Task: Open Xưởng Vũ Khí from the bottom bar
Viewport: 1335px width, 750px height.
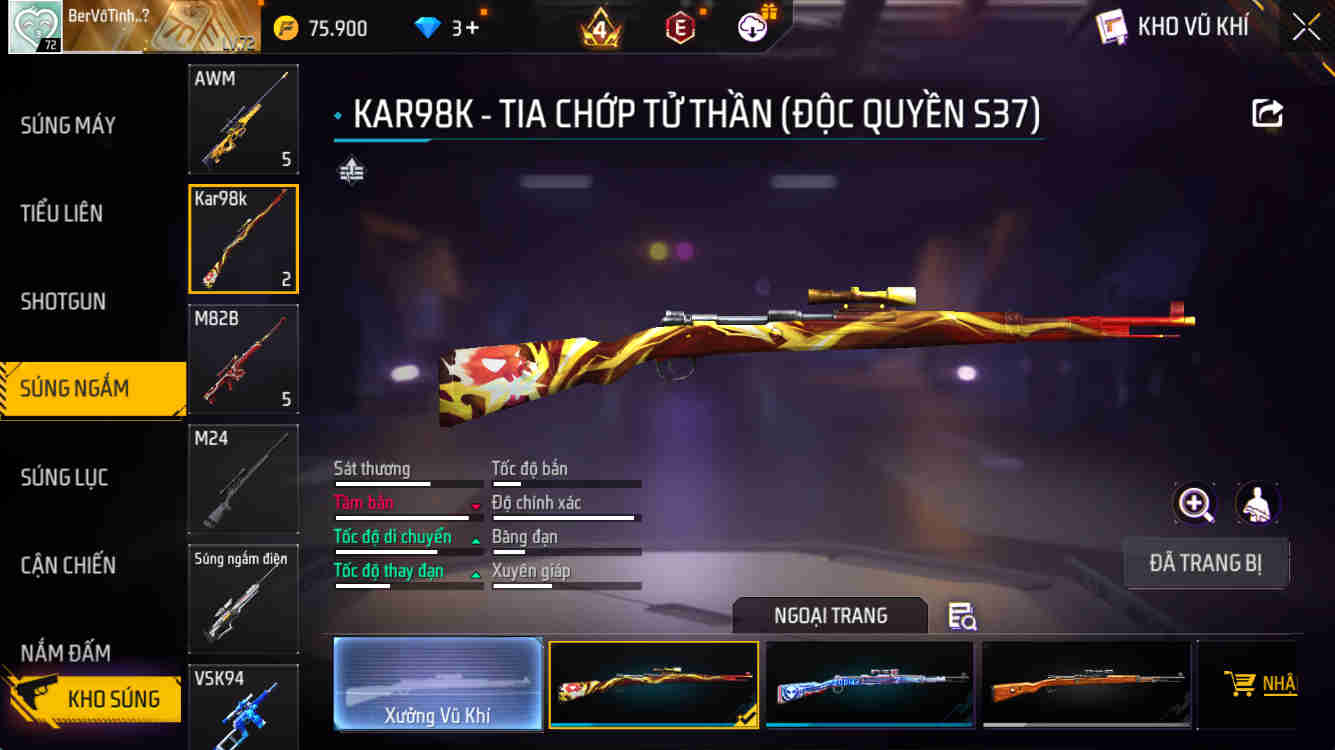Action: [x=438, y=684]
